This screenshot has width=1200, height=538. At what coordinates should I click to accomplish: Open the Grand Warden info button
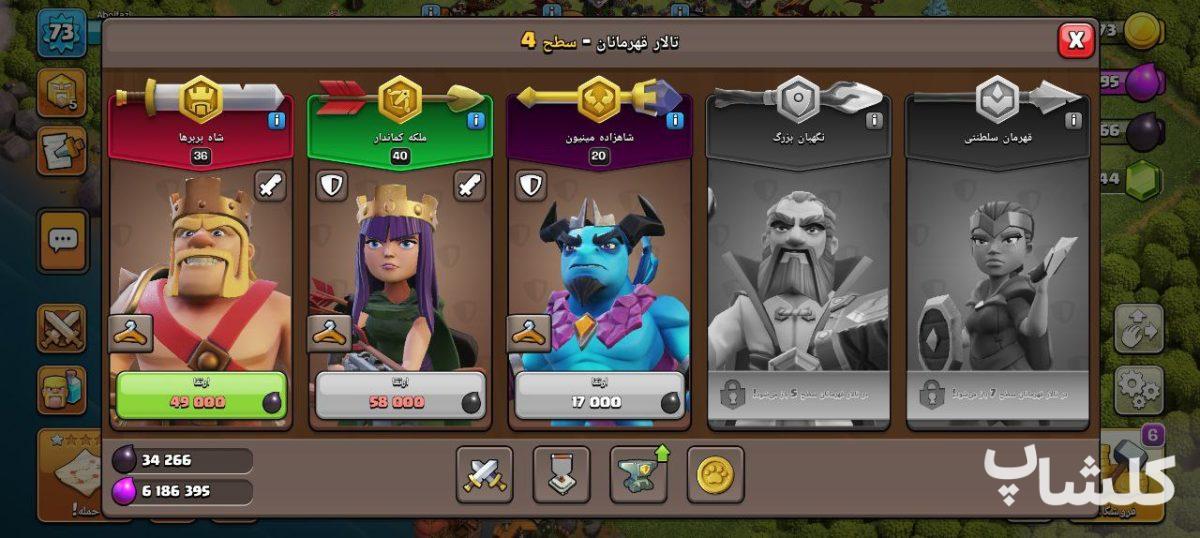(x=874, y=121)
